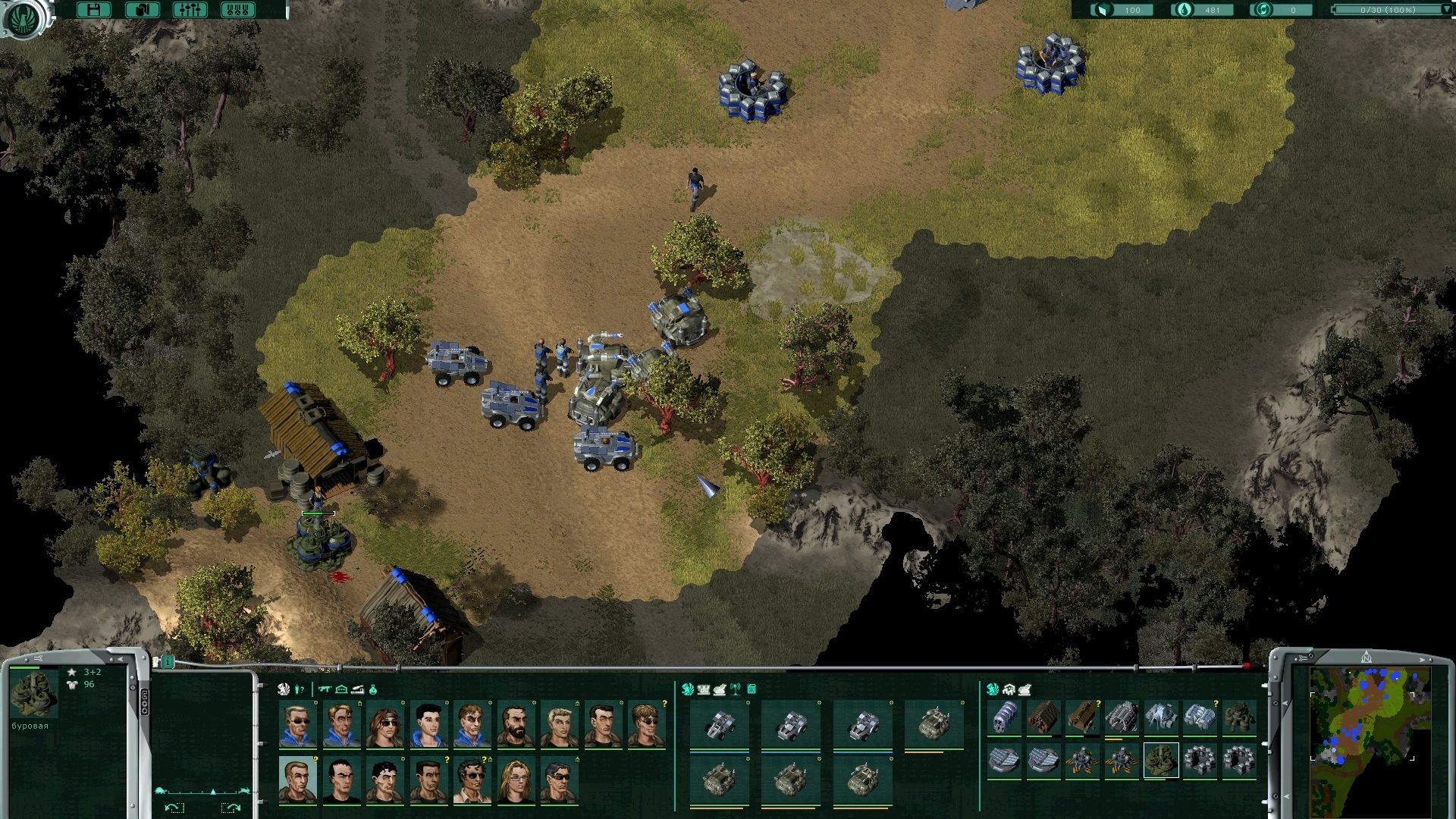Select the long-haired blonde with glasses portrait

click(516, 781)
